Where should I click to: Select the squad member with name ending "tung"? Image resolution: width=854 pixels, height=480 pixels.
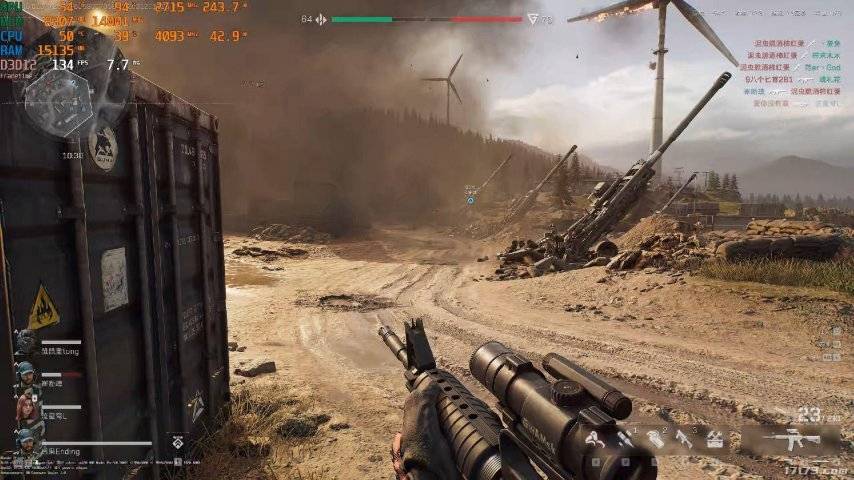27,343
